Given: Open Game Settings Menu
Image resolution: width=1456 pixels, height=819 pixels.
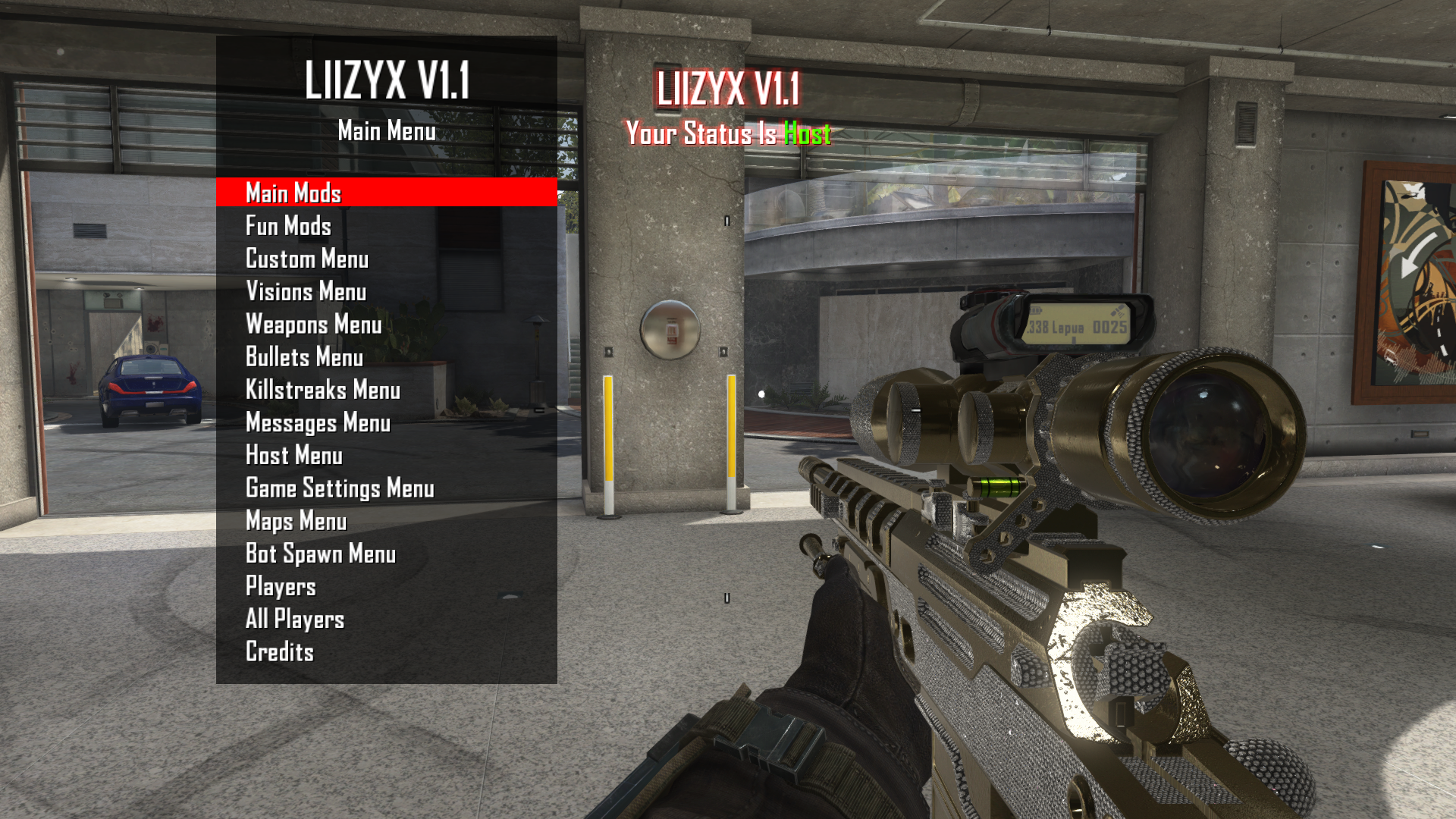Looking at the screenshot, I should [x=340, y=488].
